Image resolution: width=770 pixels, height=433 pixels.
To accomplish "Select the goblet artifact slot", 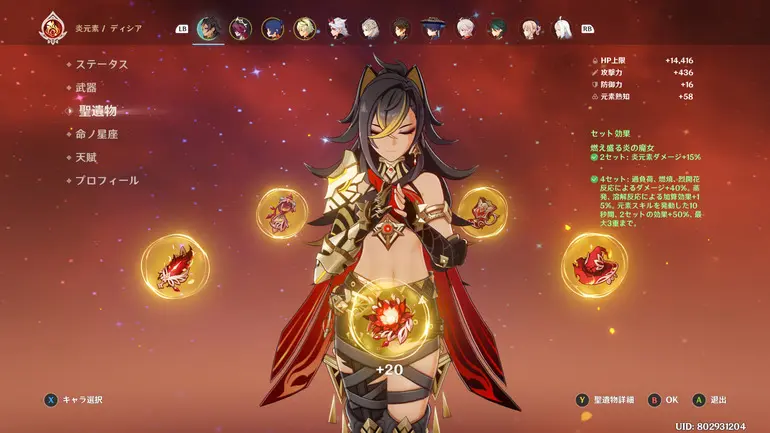I will click(x=482, y=211).
